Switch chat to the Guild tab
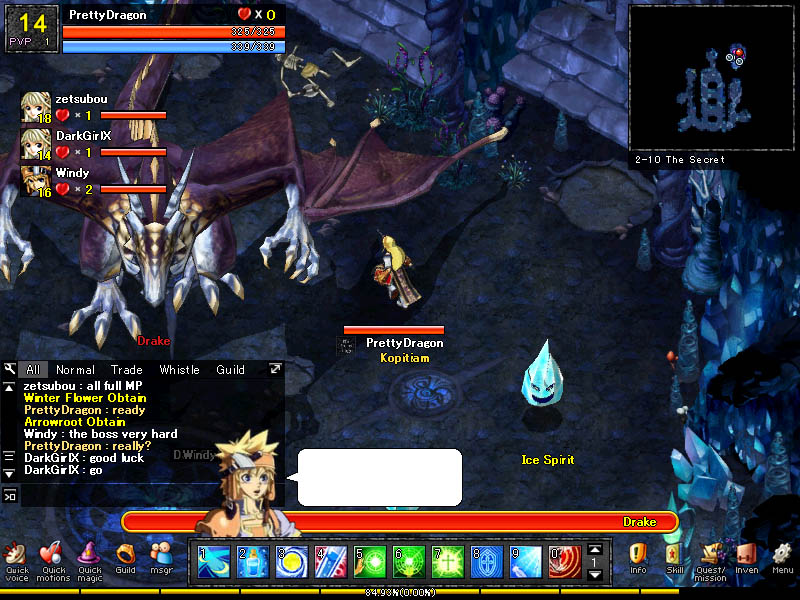Image resolution: width=800 pixels, height=600 pixels. pos(231,370)
